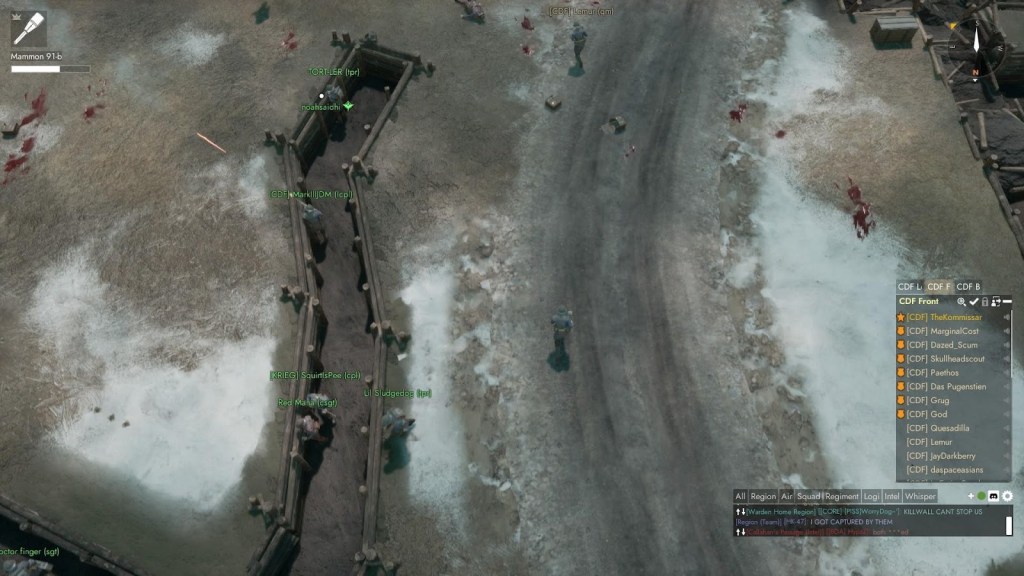The width and height of the screenshot is (1024, 576).
Task: Switch to the CDF B squad tab
Action: point(968,287)
